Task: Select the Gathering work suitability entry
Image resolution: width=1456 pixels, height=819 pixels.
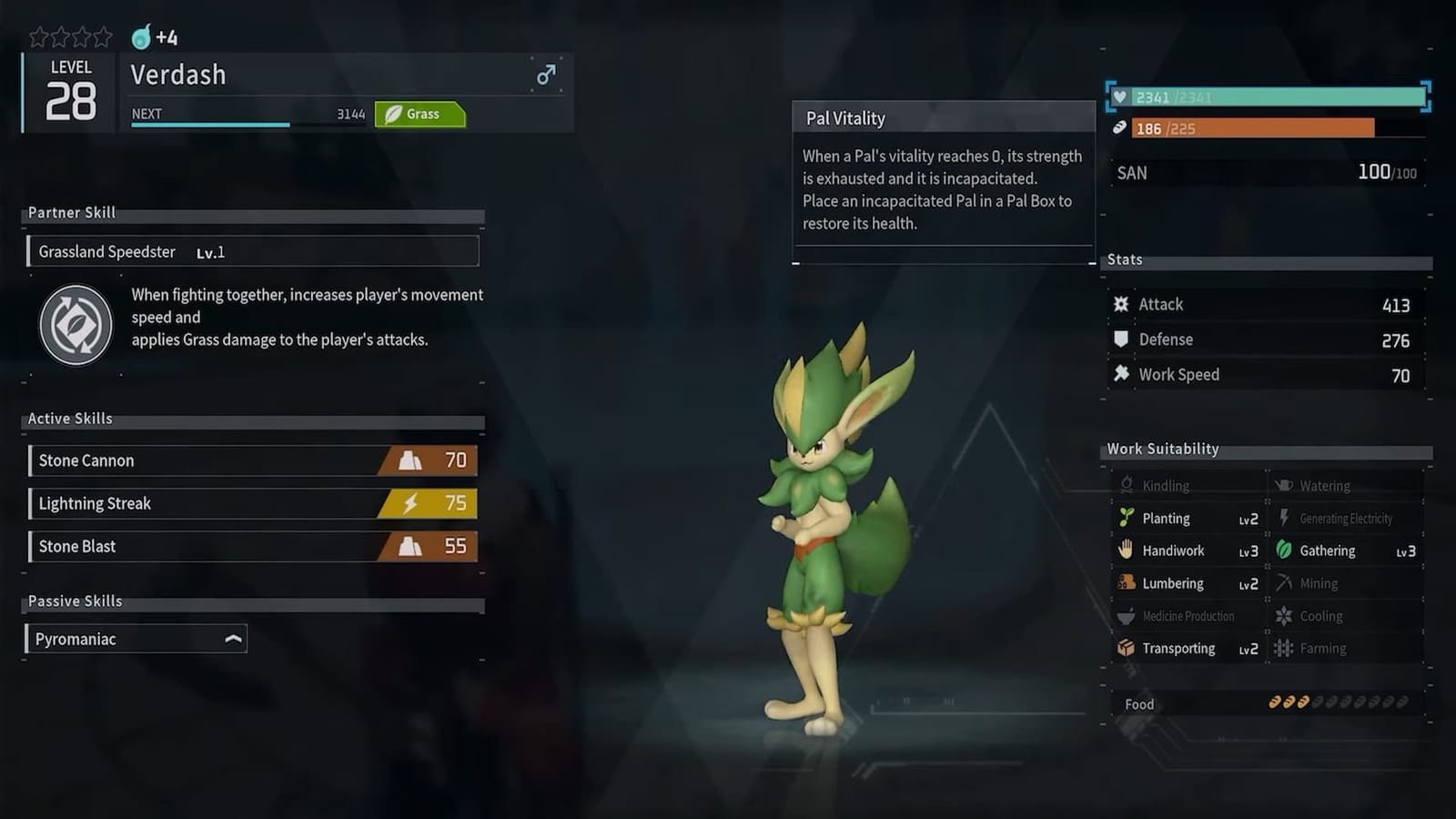Action: pos(1345,551)
